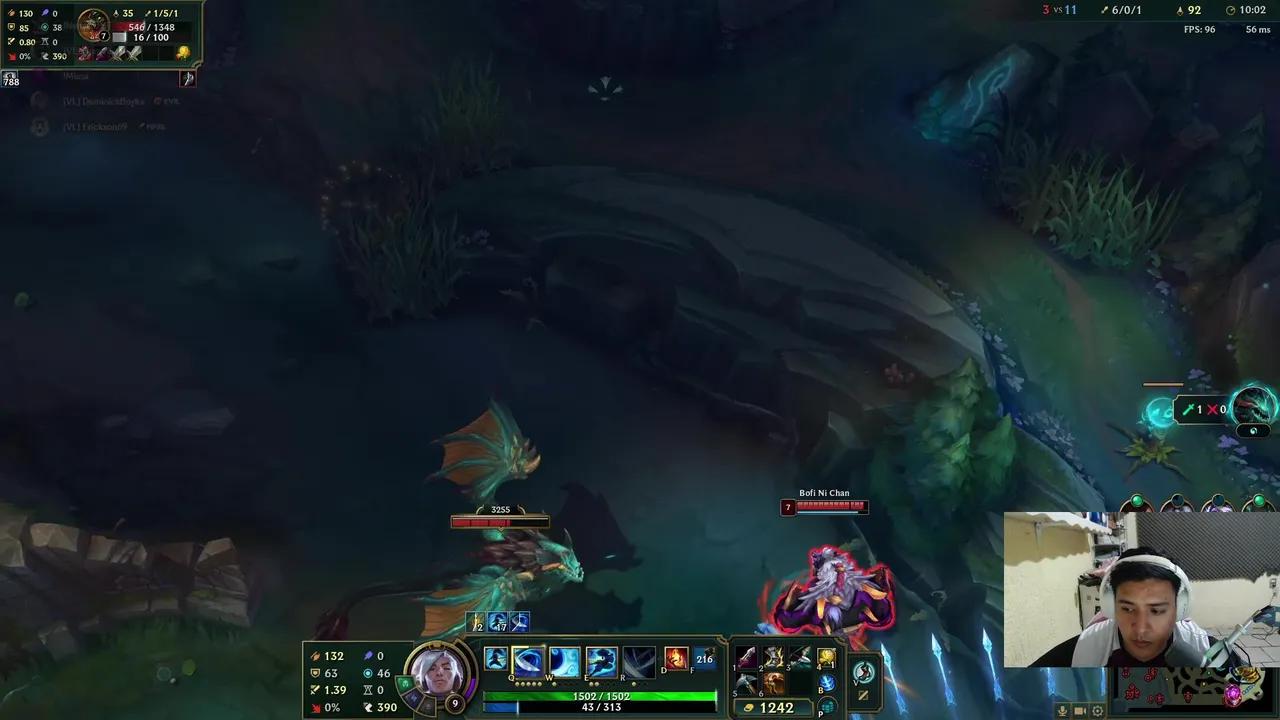Click the orange item in slot 6
The width and height of the screenshot is (1280, 720).
tap(772, 684)
